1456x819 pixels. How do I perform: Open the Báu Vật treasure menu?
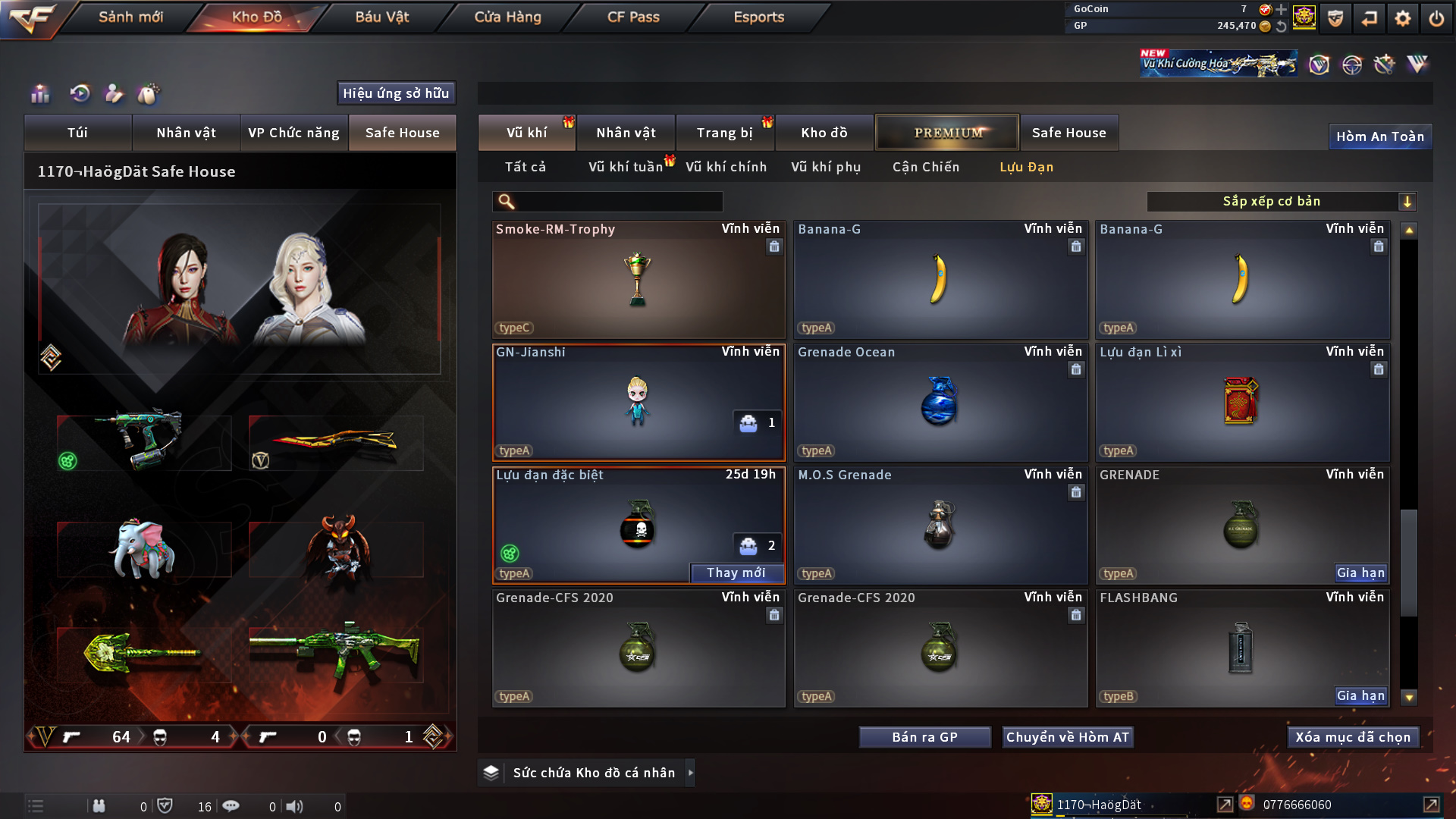pyautogui.click(x=381, y=17)
